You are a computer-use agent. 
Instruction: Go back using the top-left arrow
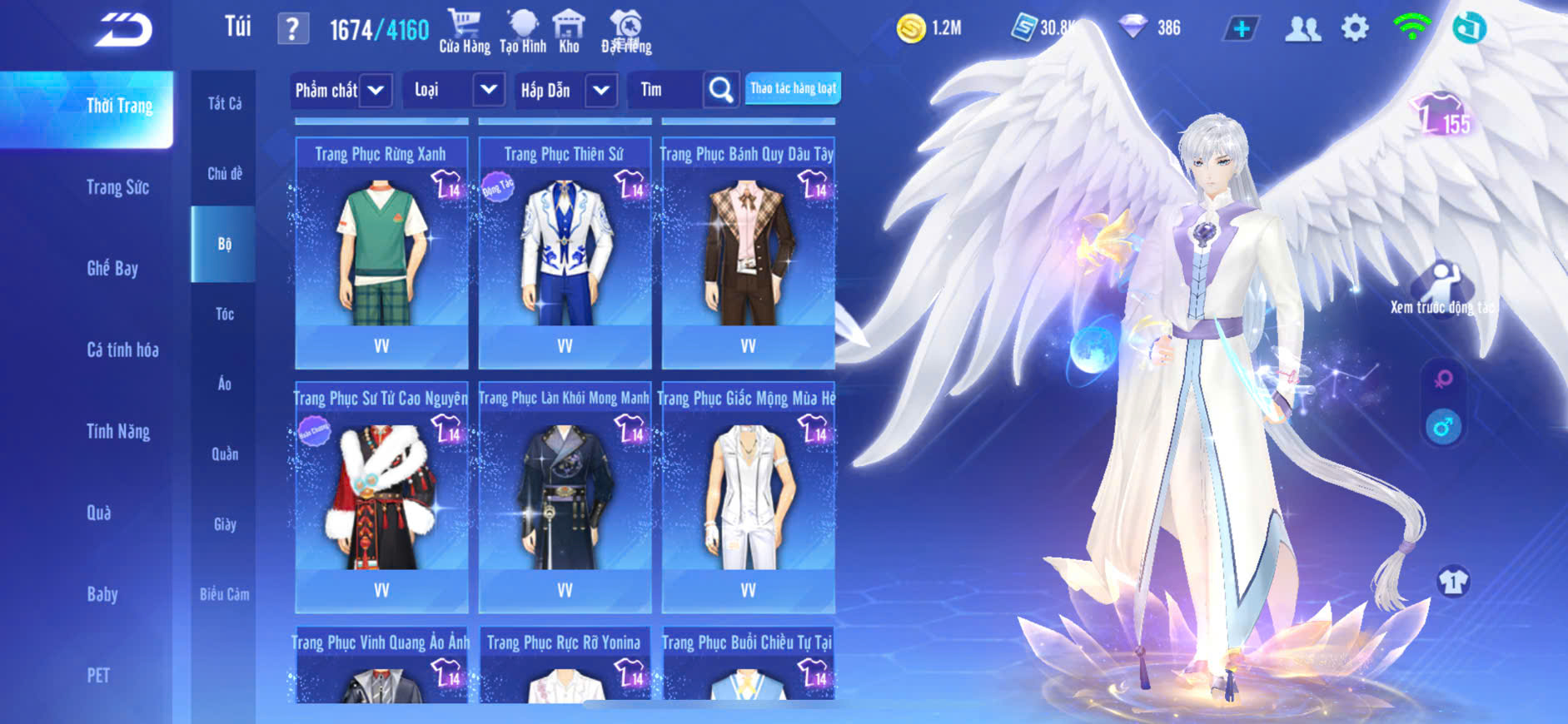point(124,30)
